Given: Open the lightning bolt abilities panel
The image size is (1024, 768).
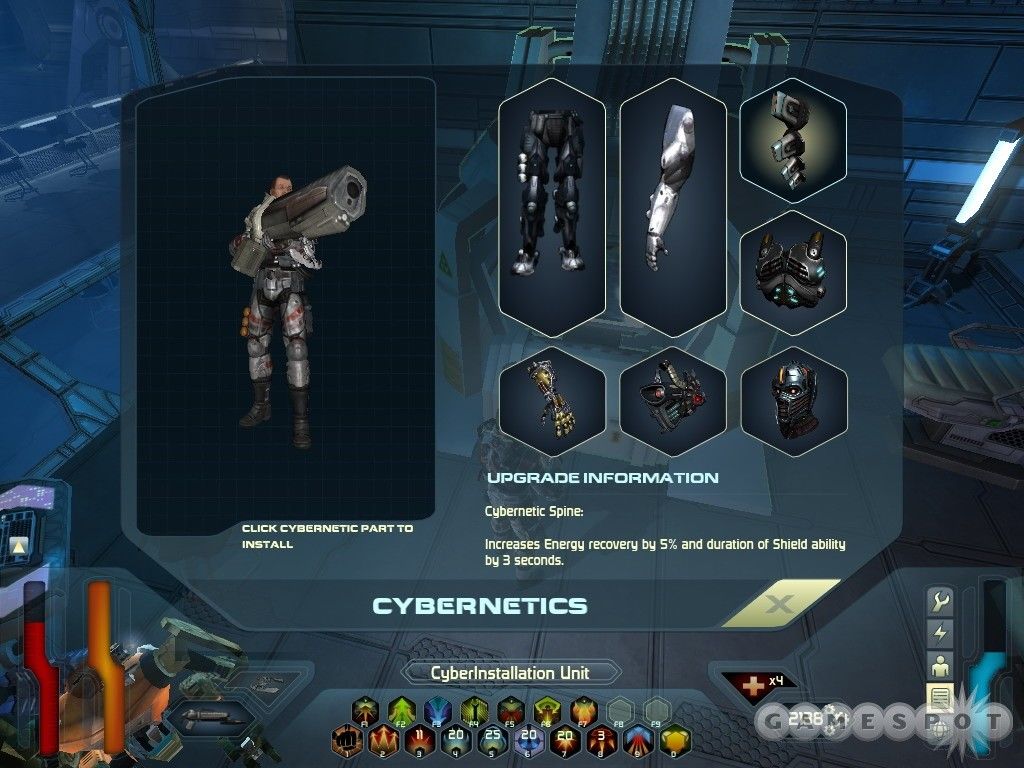Looking at the screenshot, I should 940,633.
